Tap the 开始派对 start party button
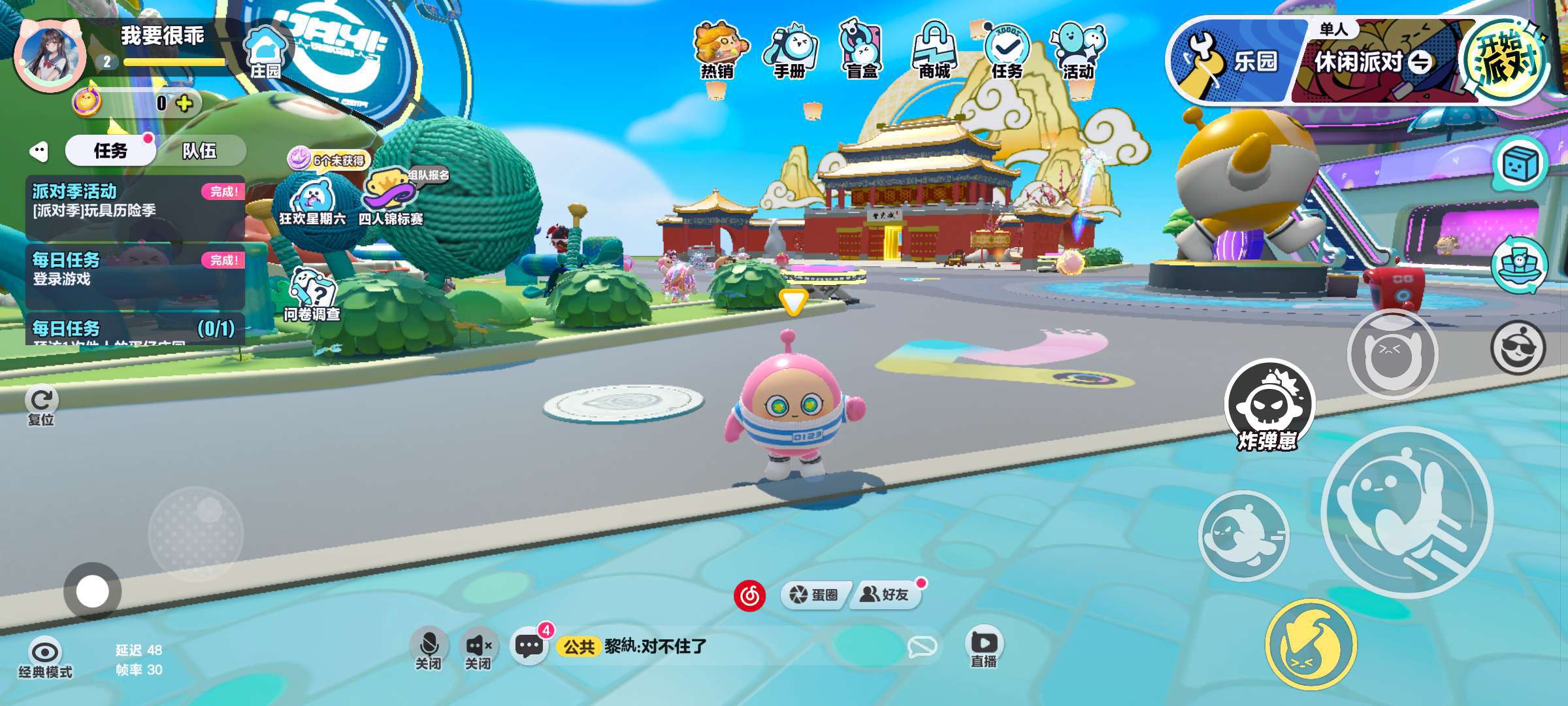 (x=1505, y=61)
